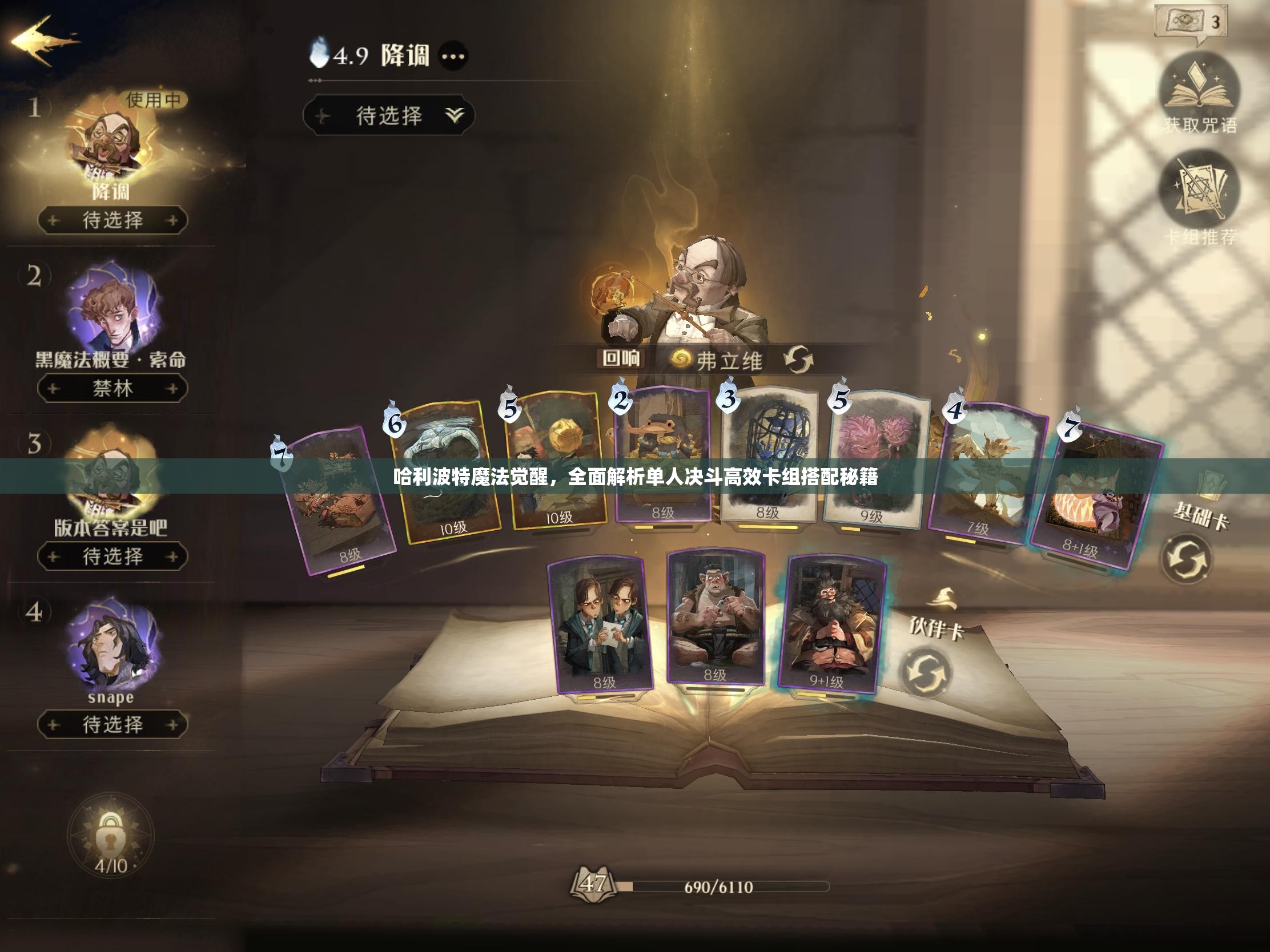Image resolution: width=1270 pixels, height=952 pixels.
Task: Choose deck slot 2 黑魔法概要·索命
Action: (112, 310)
